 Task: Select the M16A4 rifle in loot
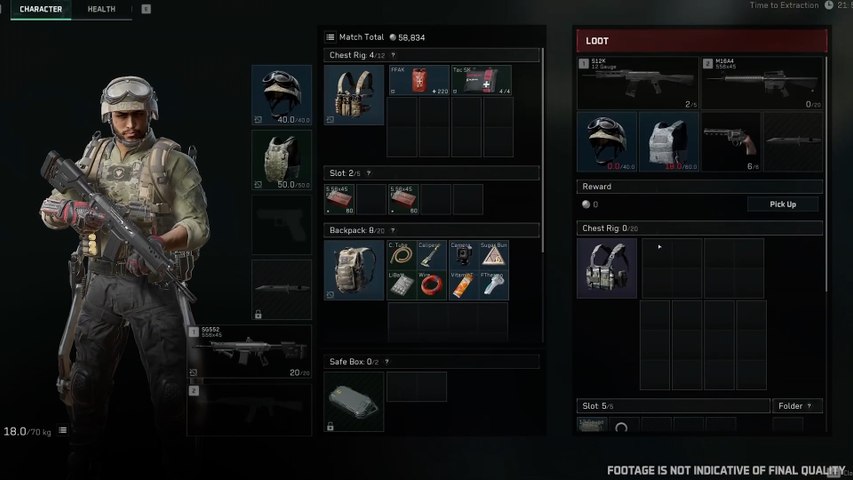coord(762,83)
